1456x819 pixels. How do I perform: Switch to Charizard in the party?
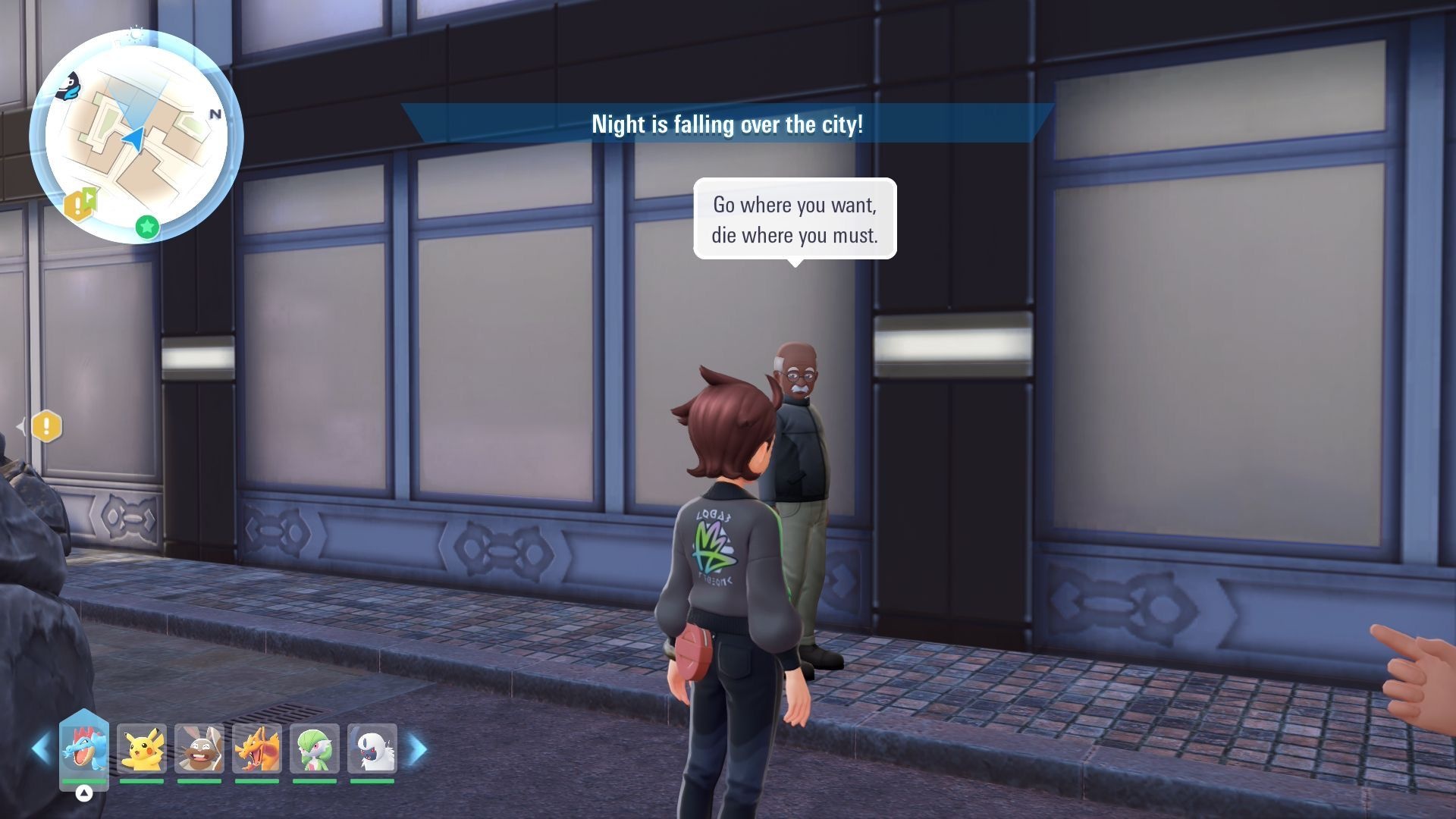click(257, 748)
